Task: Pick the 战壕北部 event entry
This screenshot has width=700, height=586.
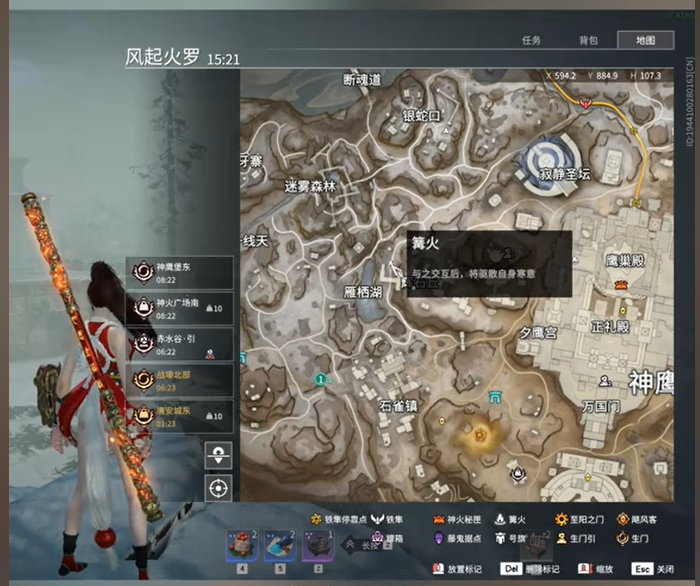Action: [180, 380]
